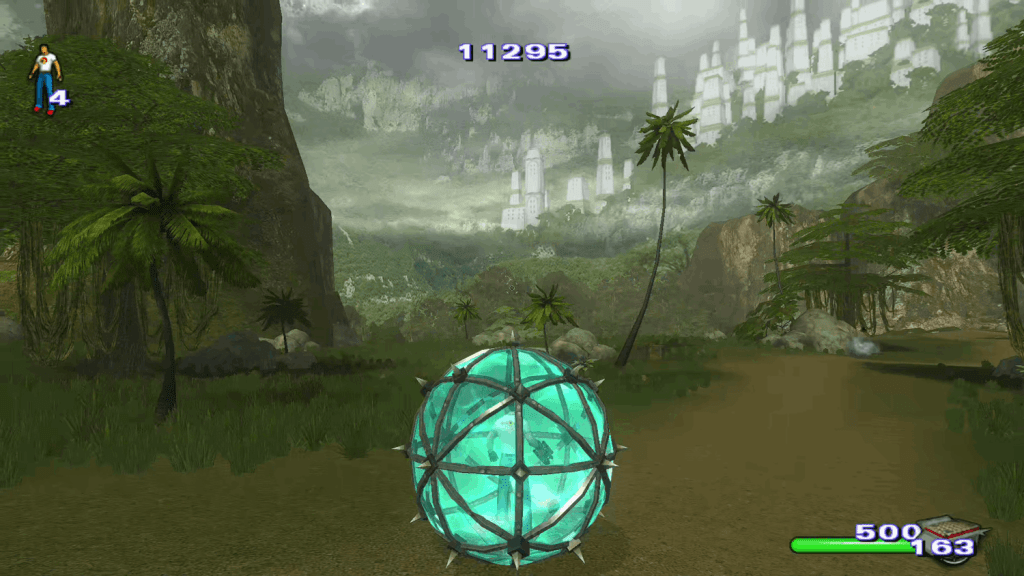Click the Sam character lives icon
This screenshot has width=1024, height=576.
[x=44, y=78]
